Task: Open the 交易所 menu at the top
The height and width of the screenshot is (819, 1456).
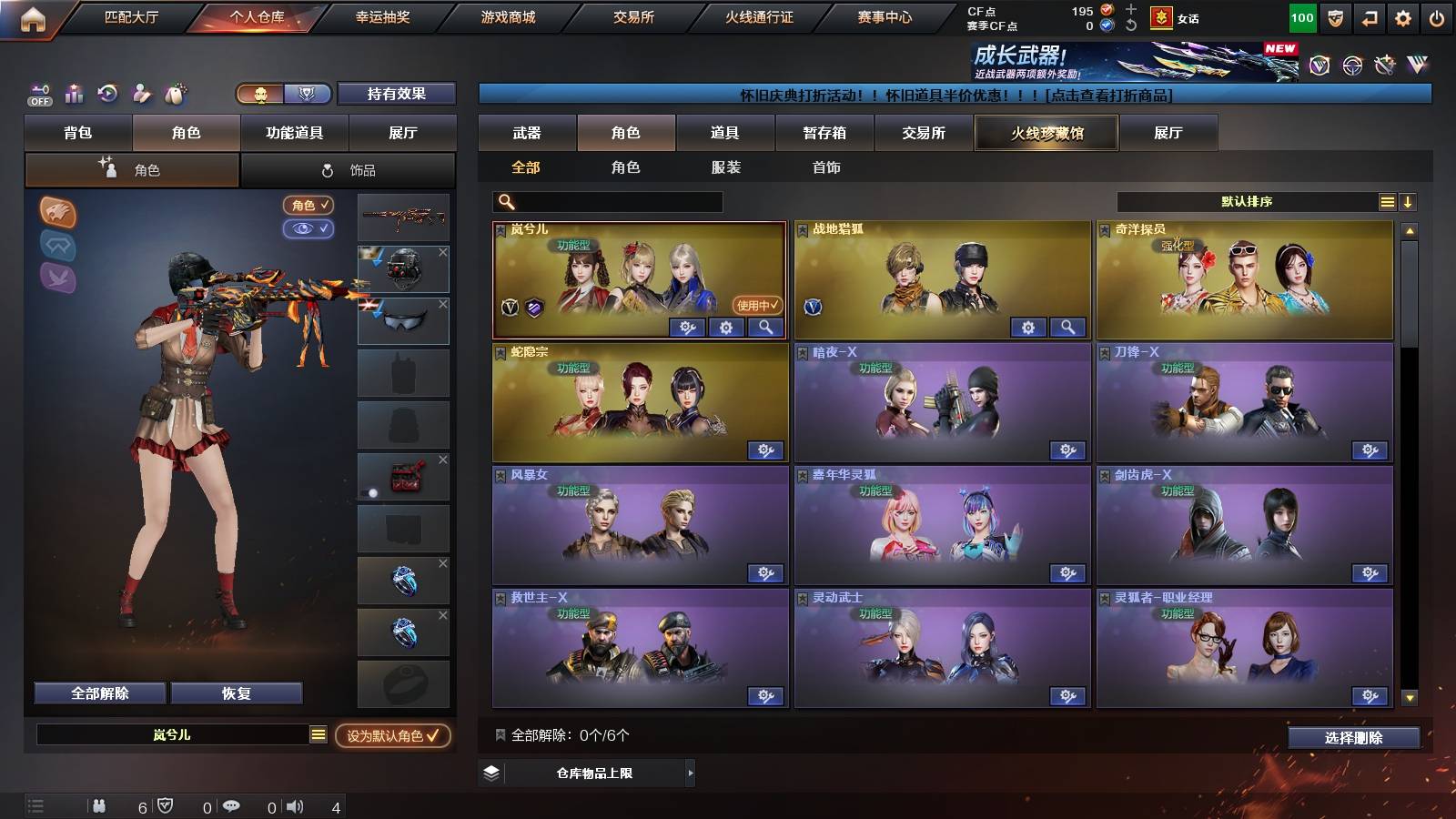Action: (x=632, y=16)
